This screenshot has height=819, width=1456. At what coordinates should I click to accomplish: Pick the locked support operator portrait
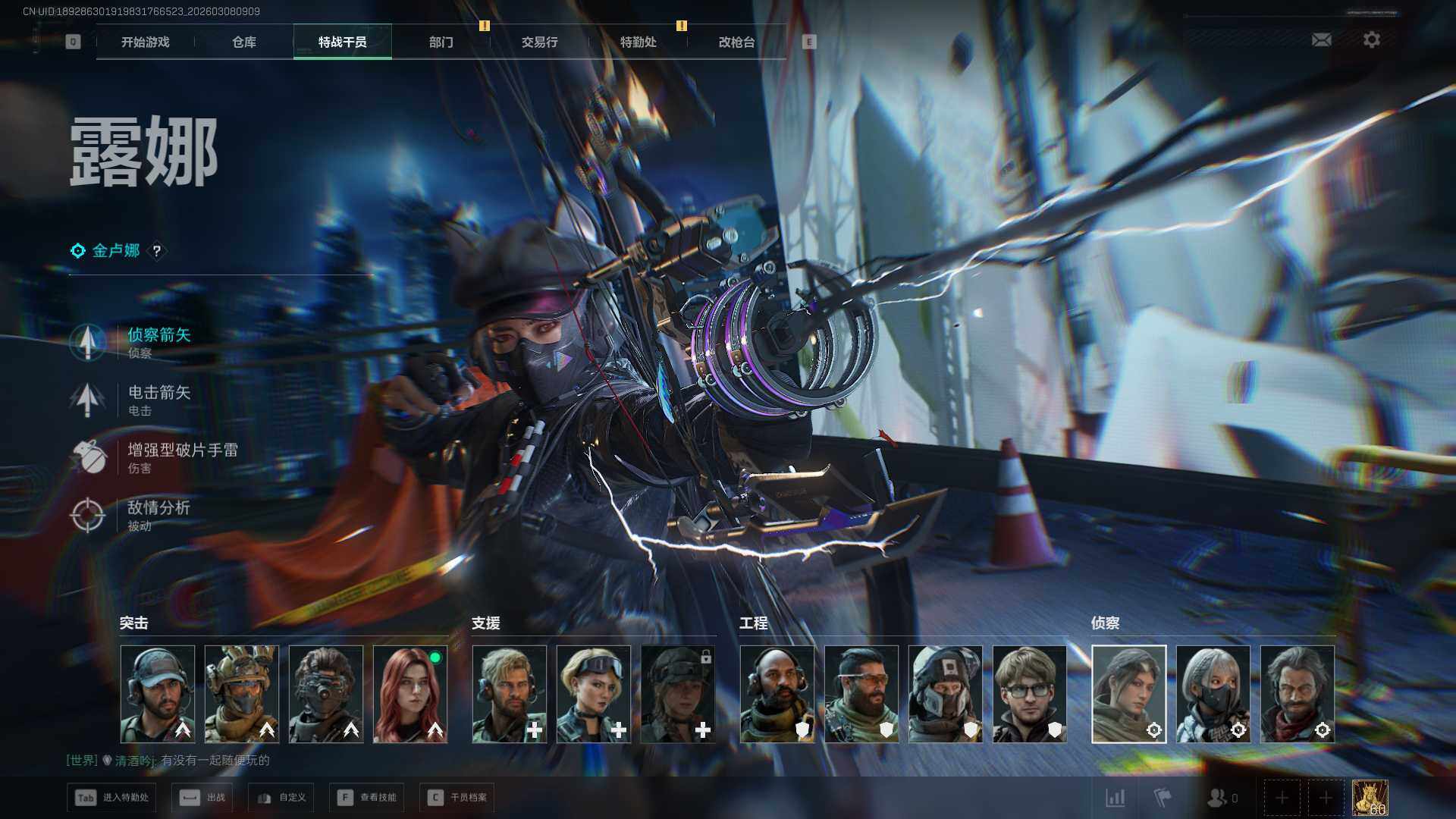[678, 694]
